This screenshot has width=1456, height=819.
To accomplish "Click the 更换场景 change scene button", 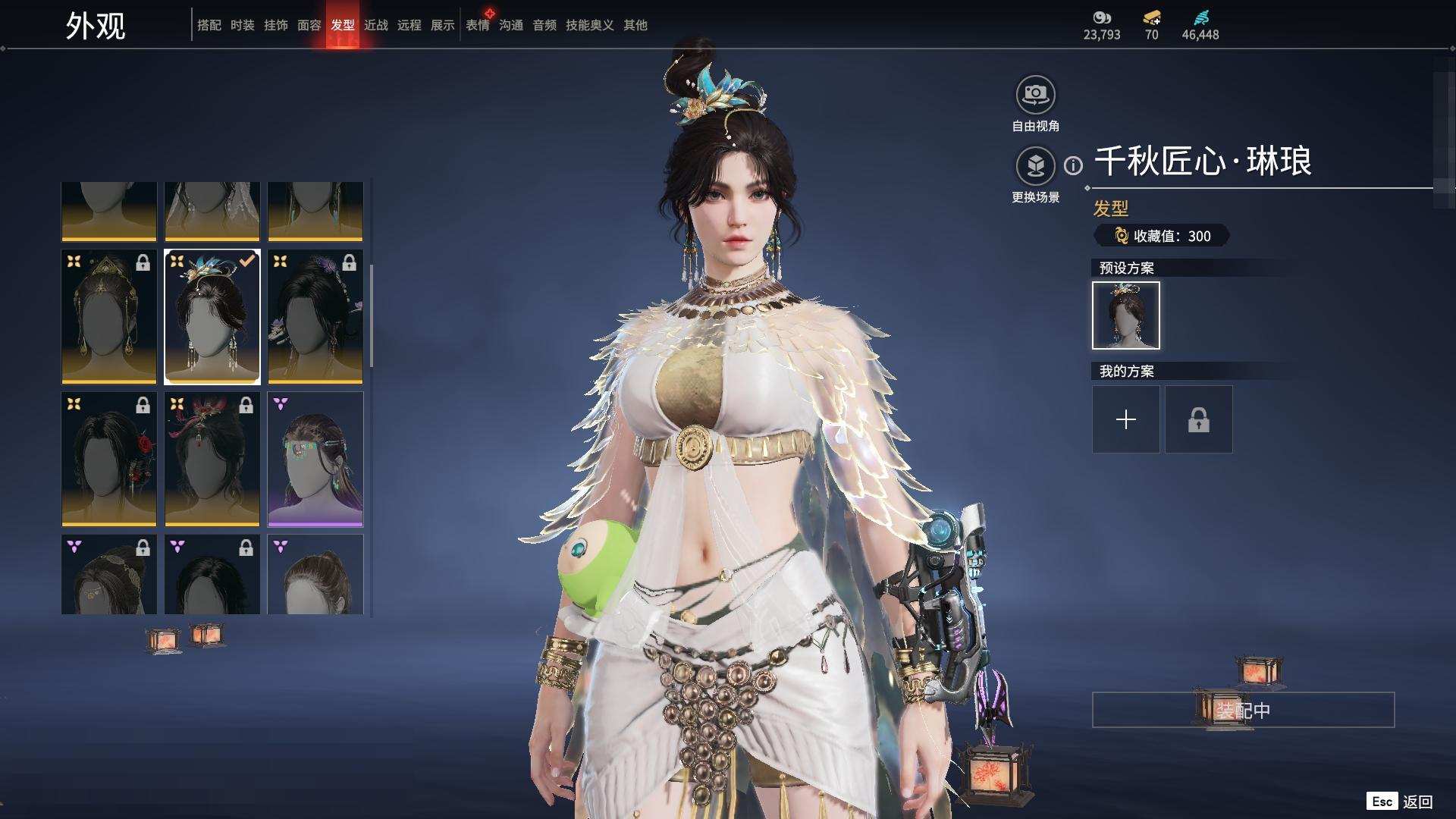I will click(1035, 166).
